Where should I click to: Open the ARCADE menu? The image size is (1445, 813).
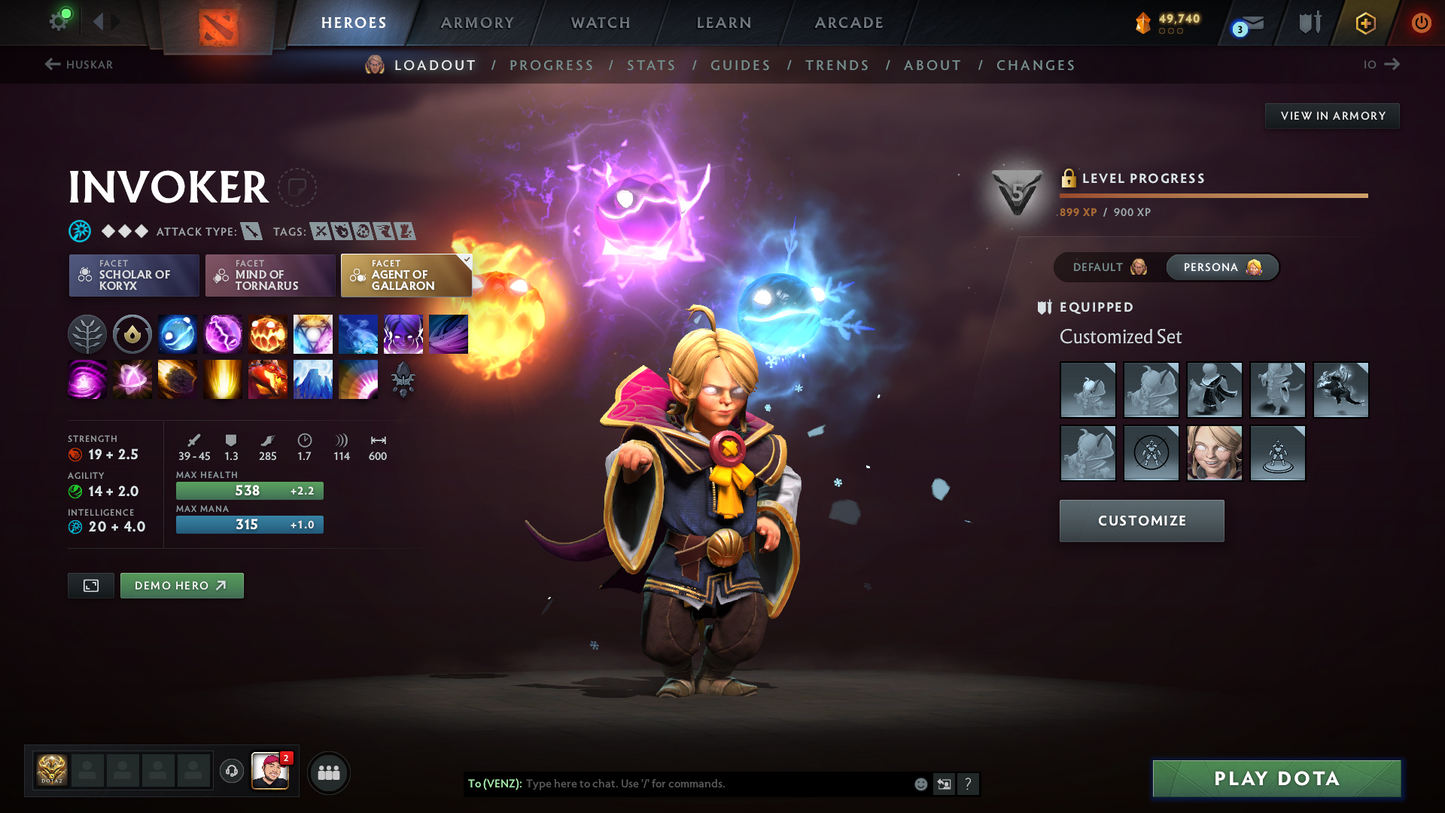[x=848, y=23]
